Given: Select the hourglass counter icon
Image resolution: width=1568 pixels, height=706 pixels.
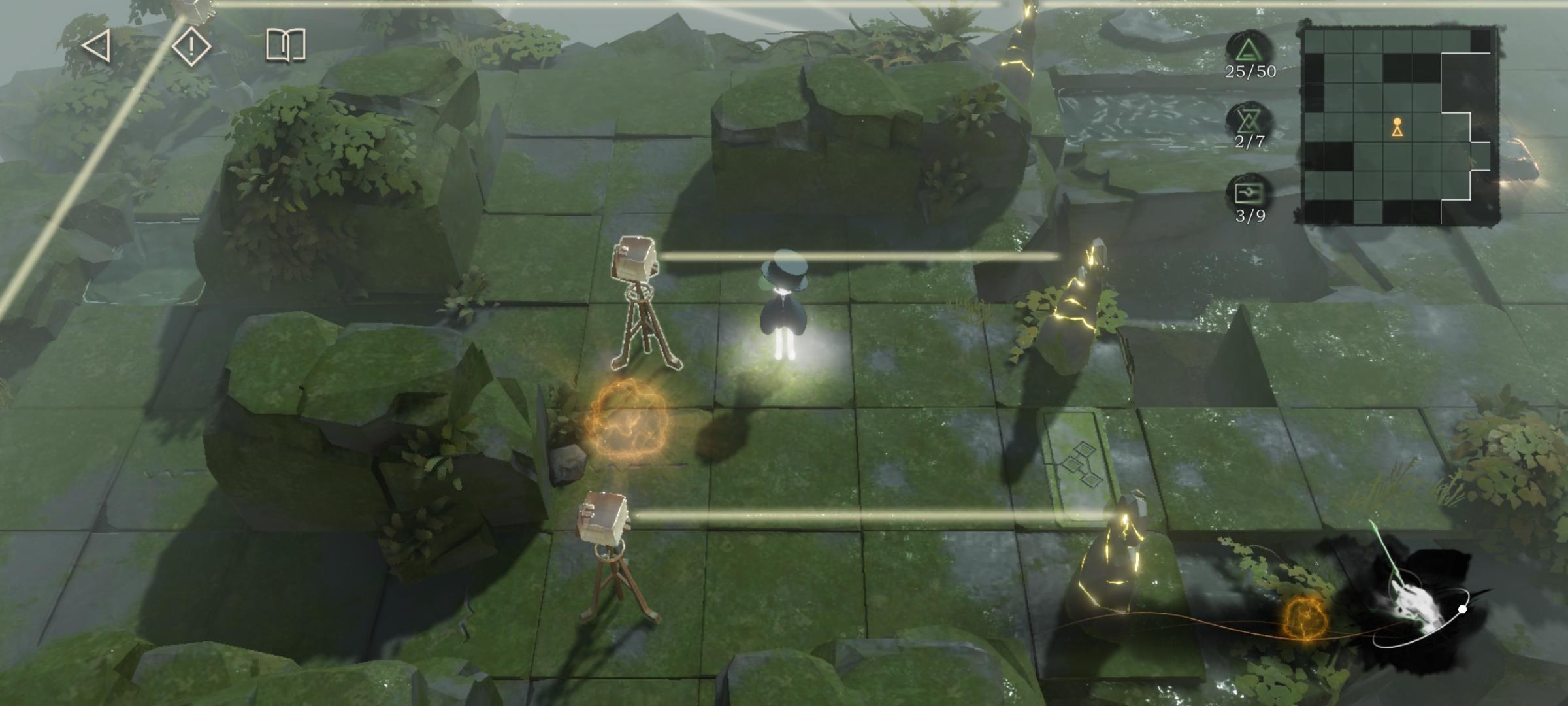Looking at the screenshot, I should point(1249,120).
